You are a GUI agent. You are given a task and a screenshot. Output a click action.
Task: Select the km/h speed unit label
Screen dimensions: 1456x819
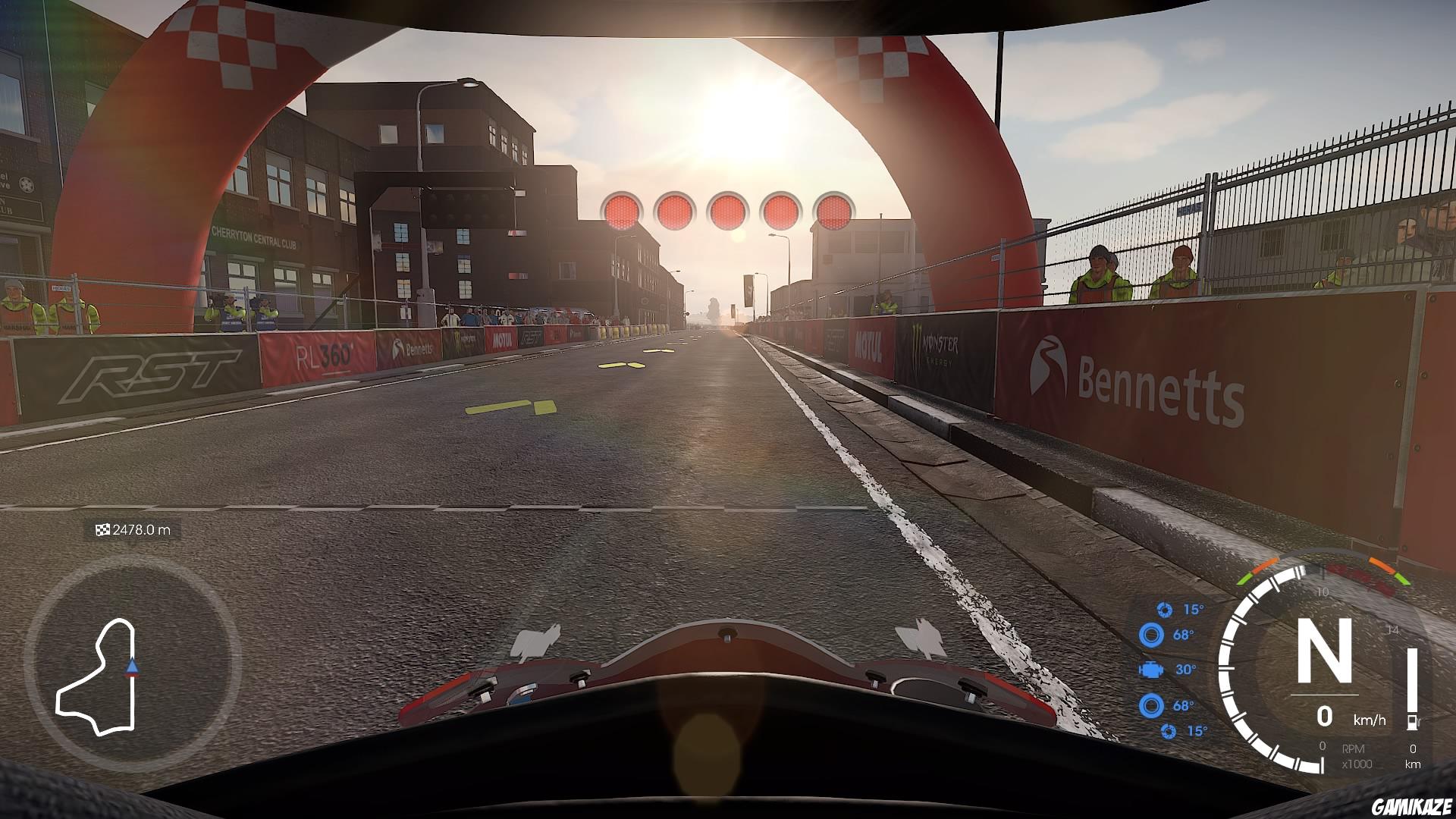click(x=1370, y=720)
